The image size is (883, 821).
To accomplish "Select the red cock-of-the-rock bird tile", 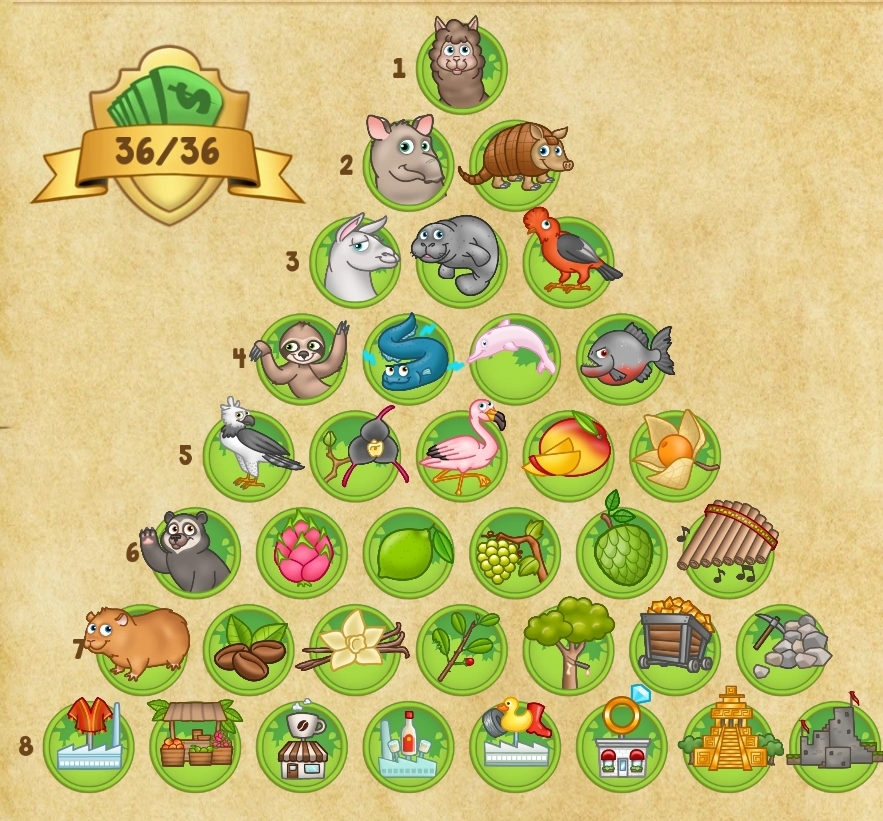I will tap(568, 258).
